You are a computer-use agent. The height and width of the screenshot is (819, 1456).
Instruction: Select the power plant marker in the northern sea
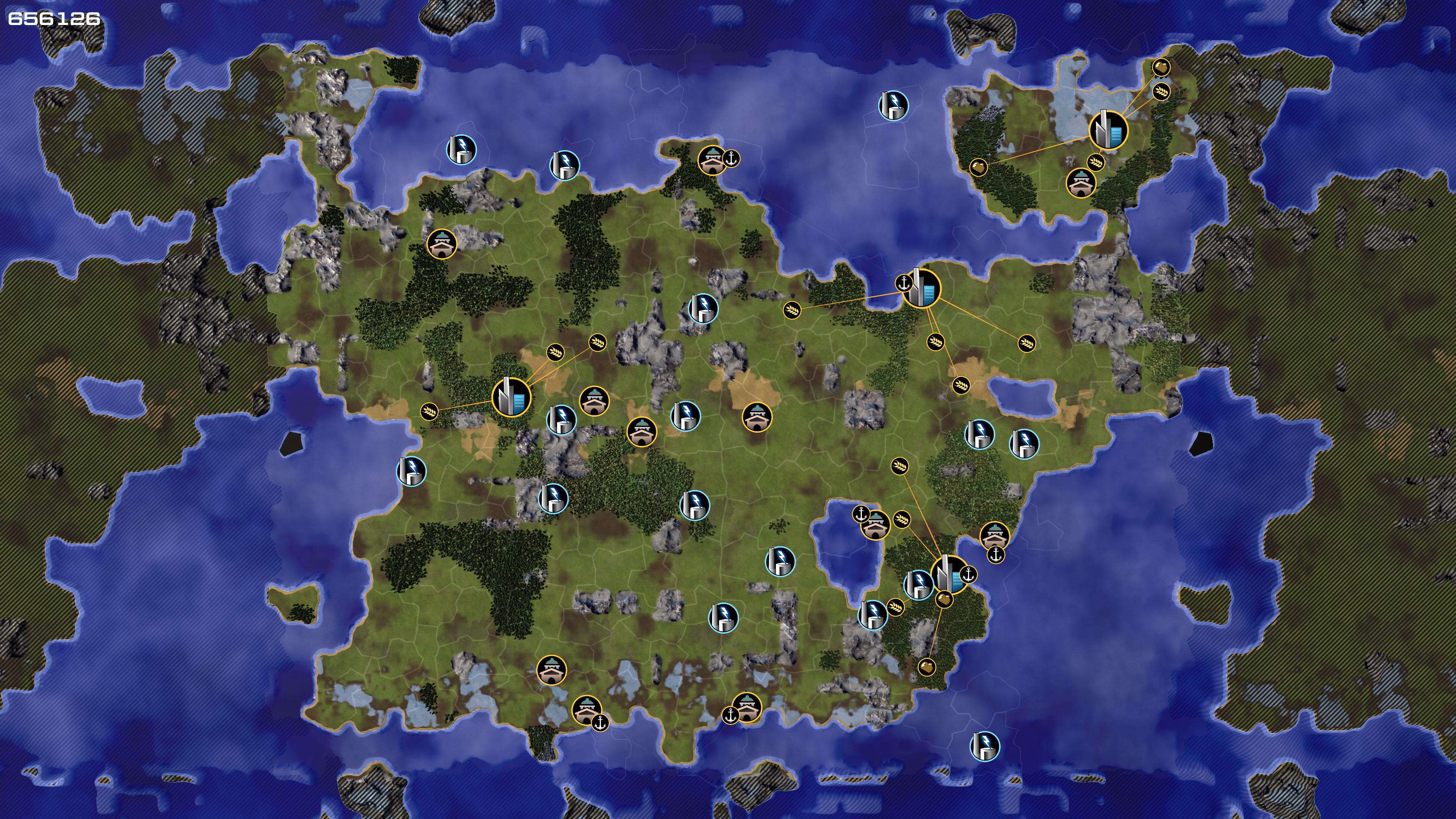(x=893, y=105)
